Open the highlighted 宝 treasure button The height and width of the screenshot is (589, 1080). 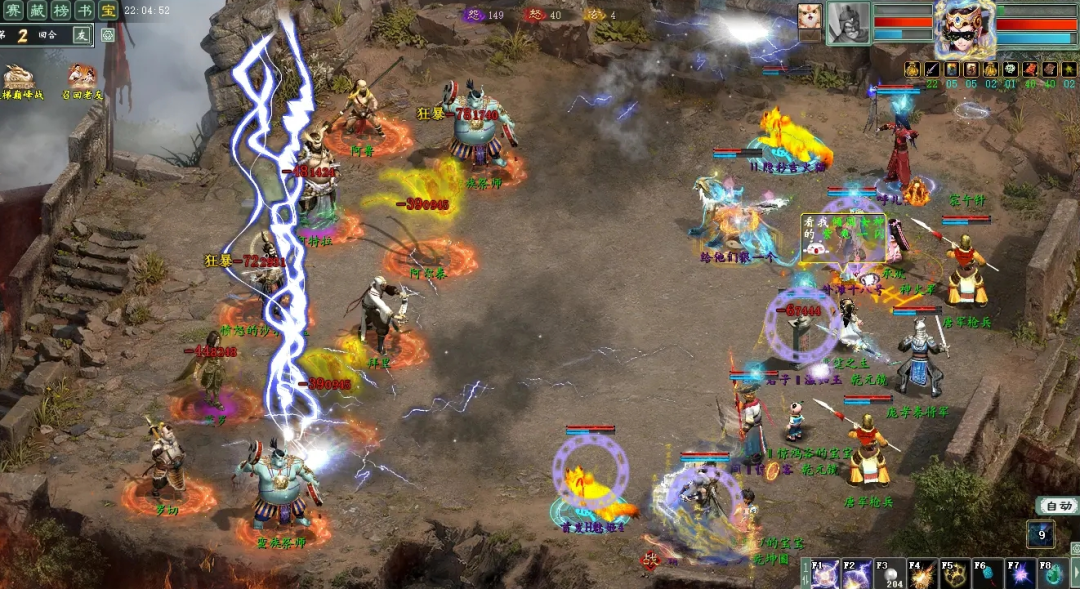click(109, 11)
